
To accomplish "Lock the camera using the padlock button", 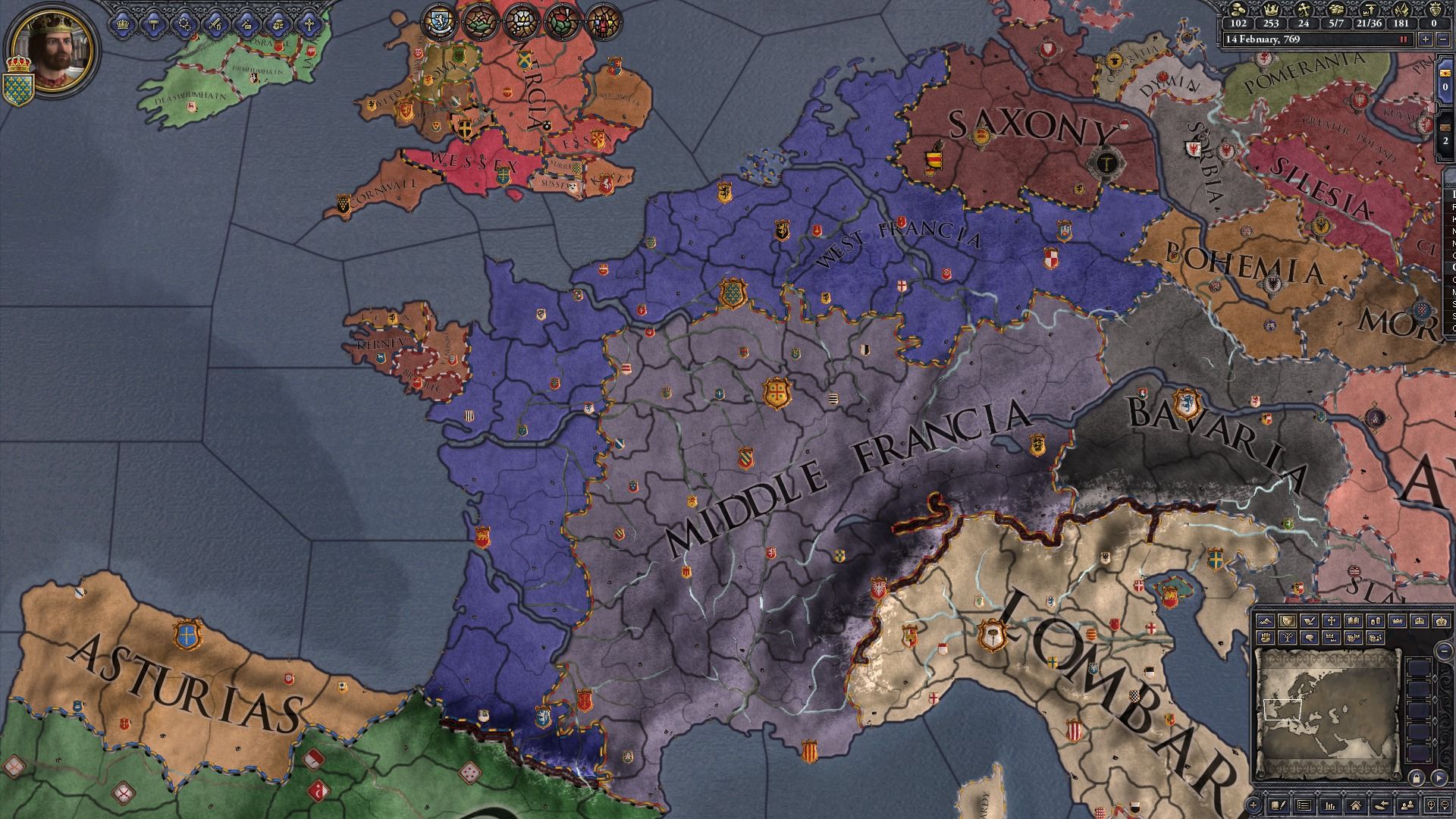I will 1415,779.
